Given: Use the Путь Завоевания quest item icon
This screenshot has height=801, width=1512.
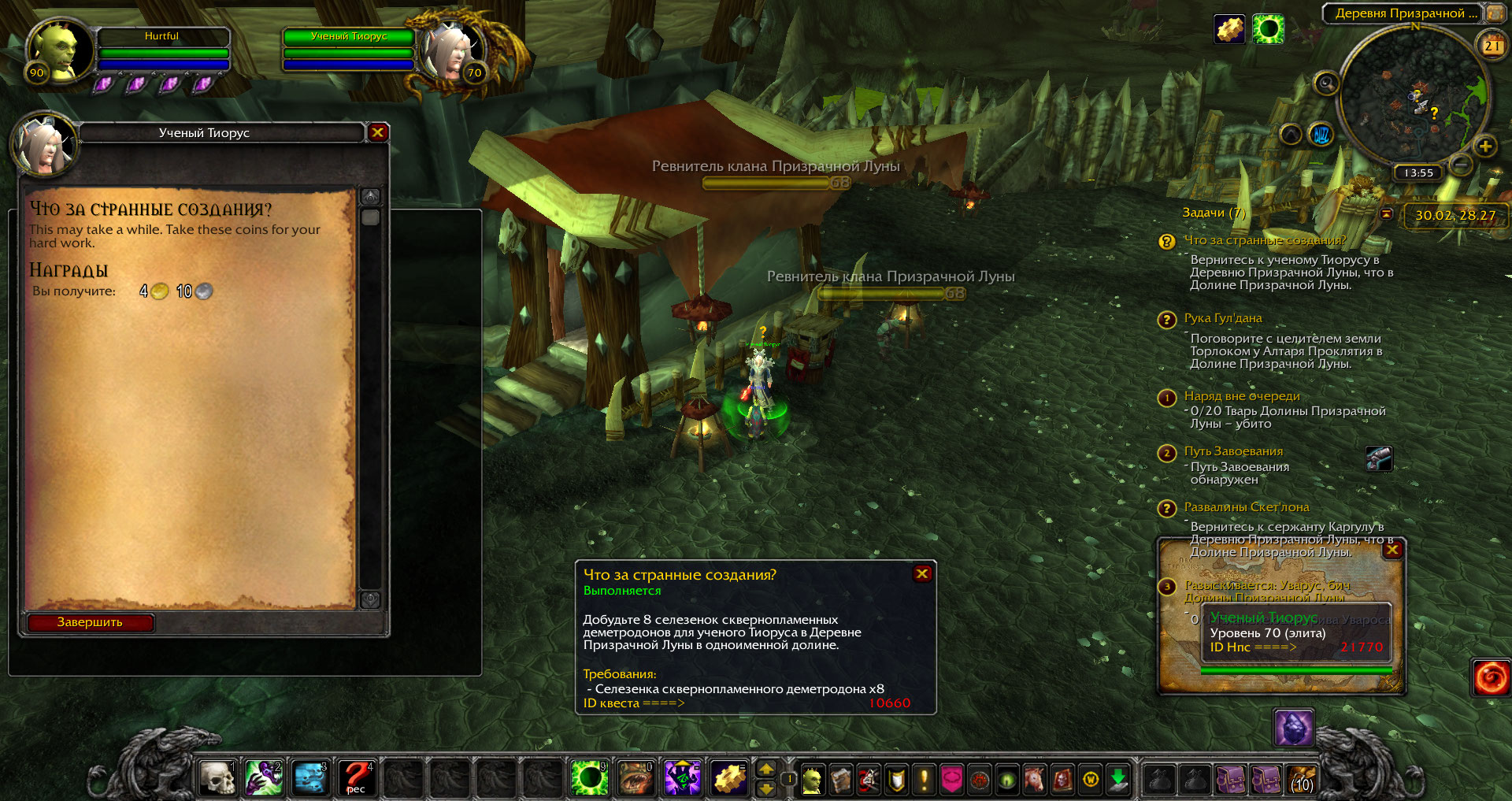Looking at the screenshot, I should (x=1379, y=458).
